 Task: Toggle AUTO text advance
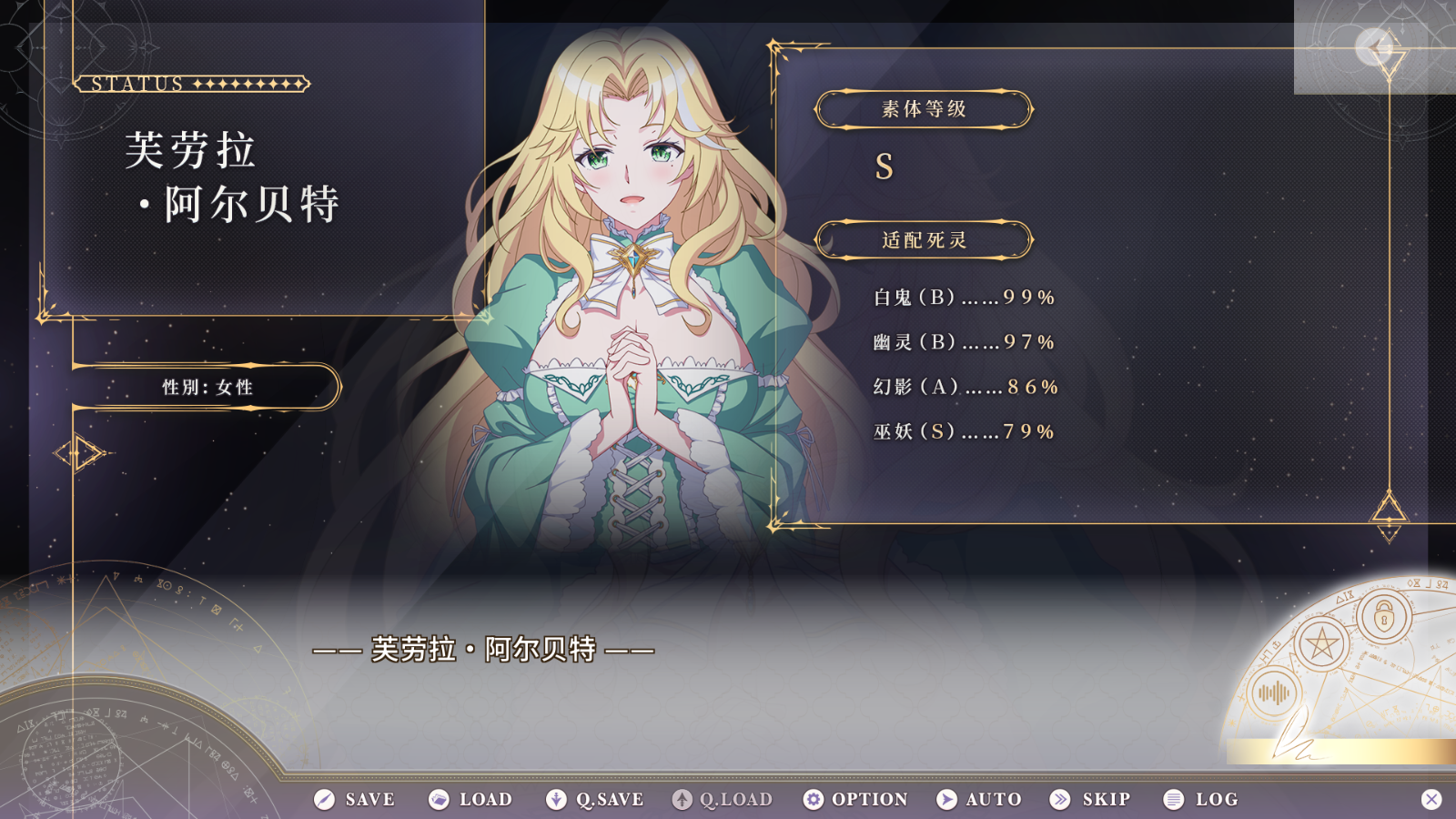pos(979,799)
